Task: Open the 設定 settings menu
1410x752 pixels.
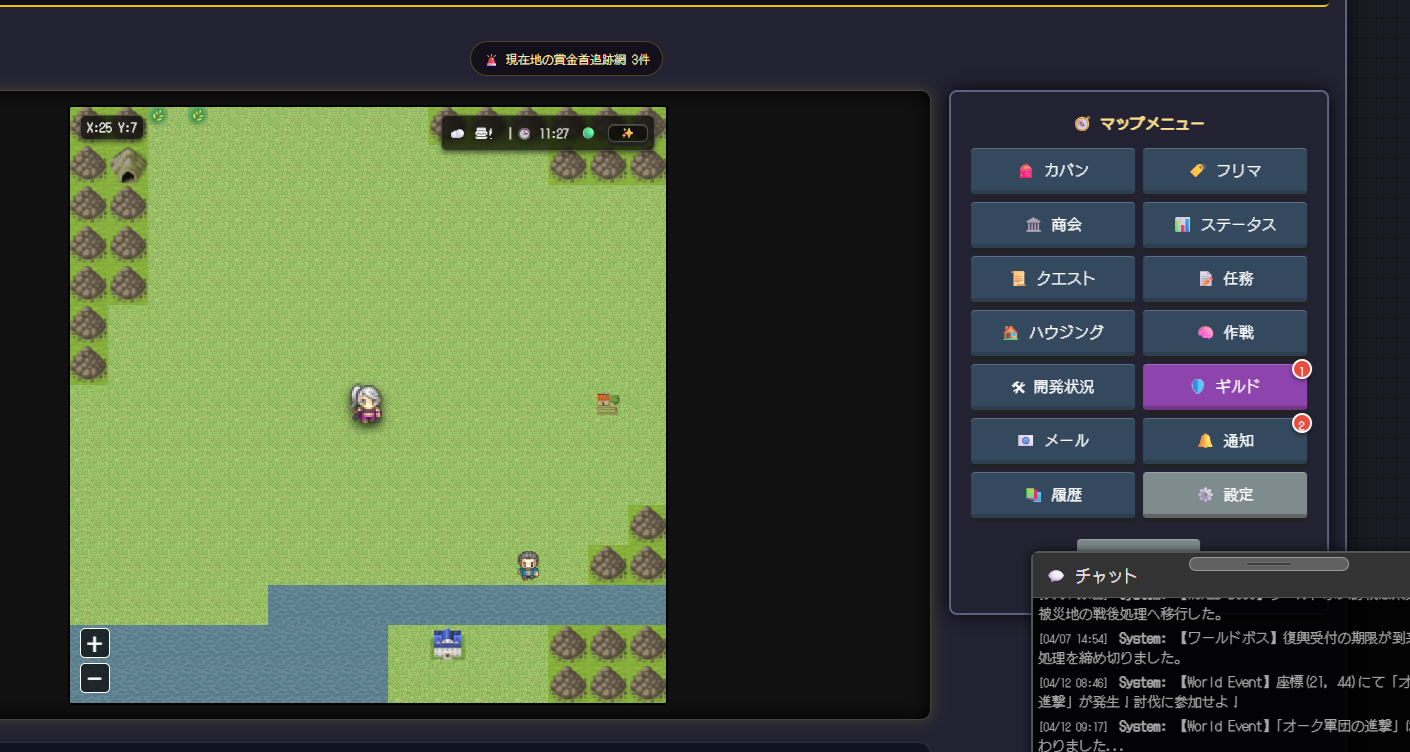Action: point(1224,495)
